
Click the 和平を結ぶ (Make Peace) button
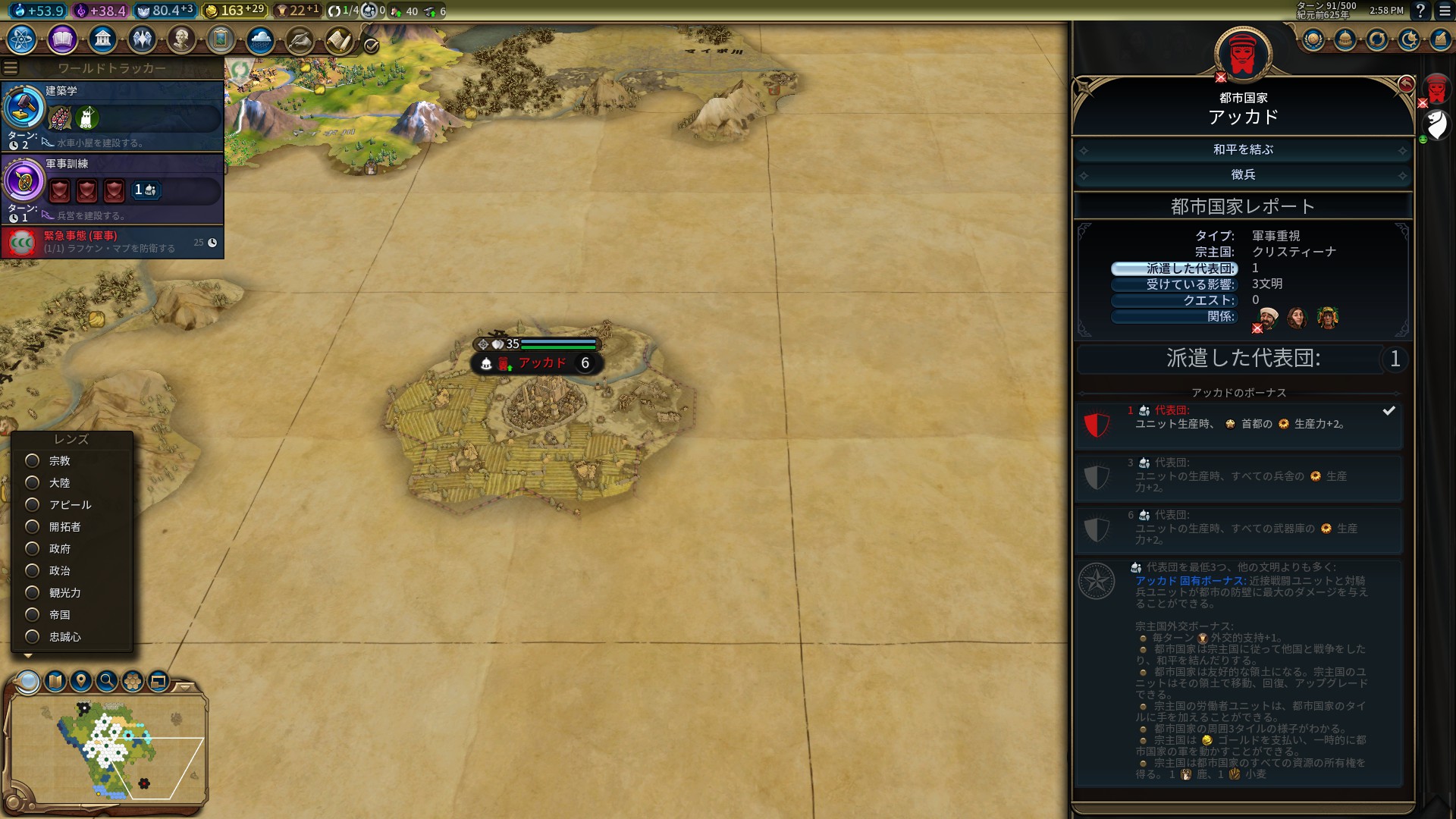click(1242, 150)
